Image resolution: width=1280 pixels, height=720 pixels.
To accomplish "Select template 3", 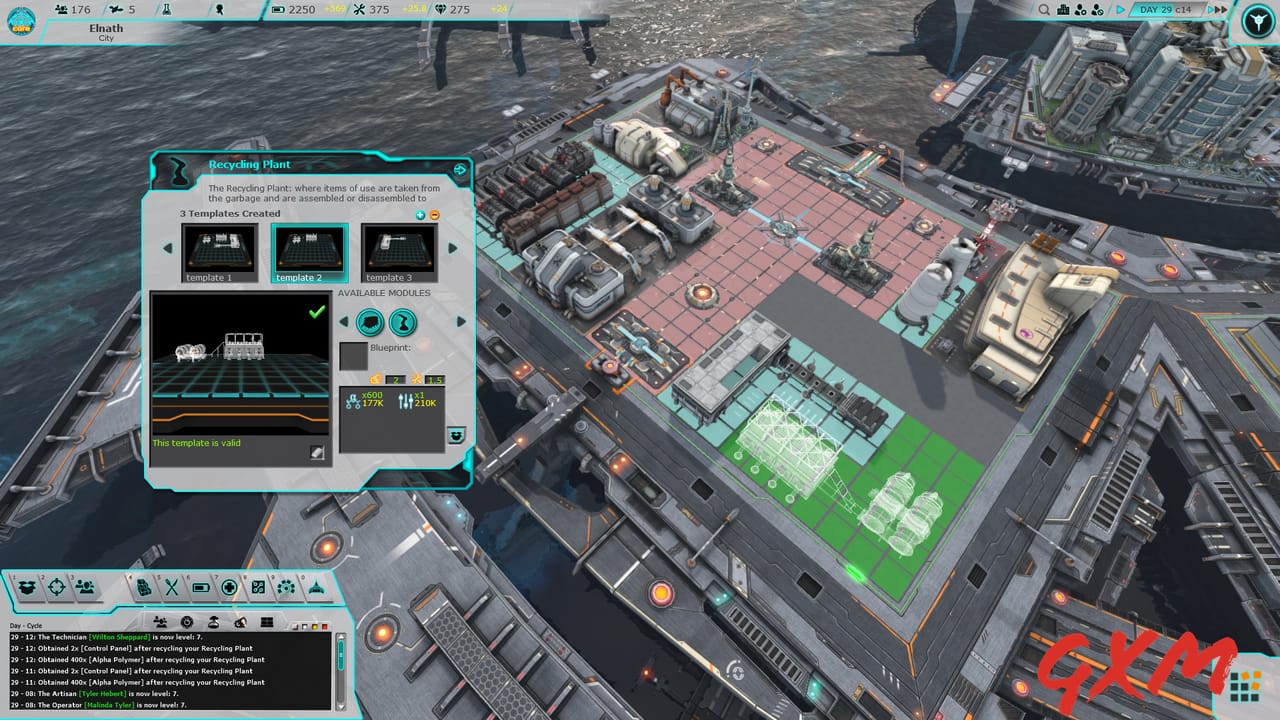I will click(x=397, y=250).
